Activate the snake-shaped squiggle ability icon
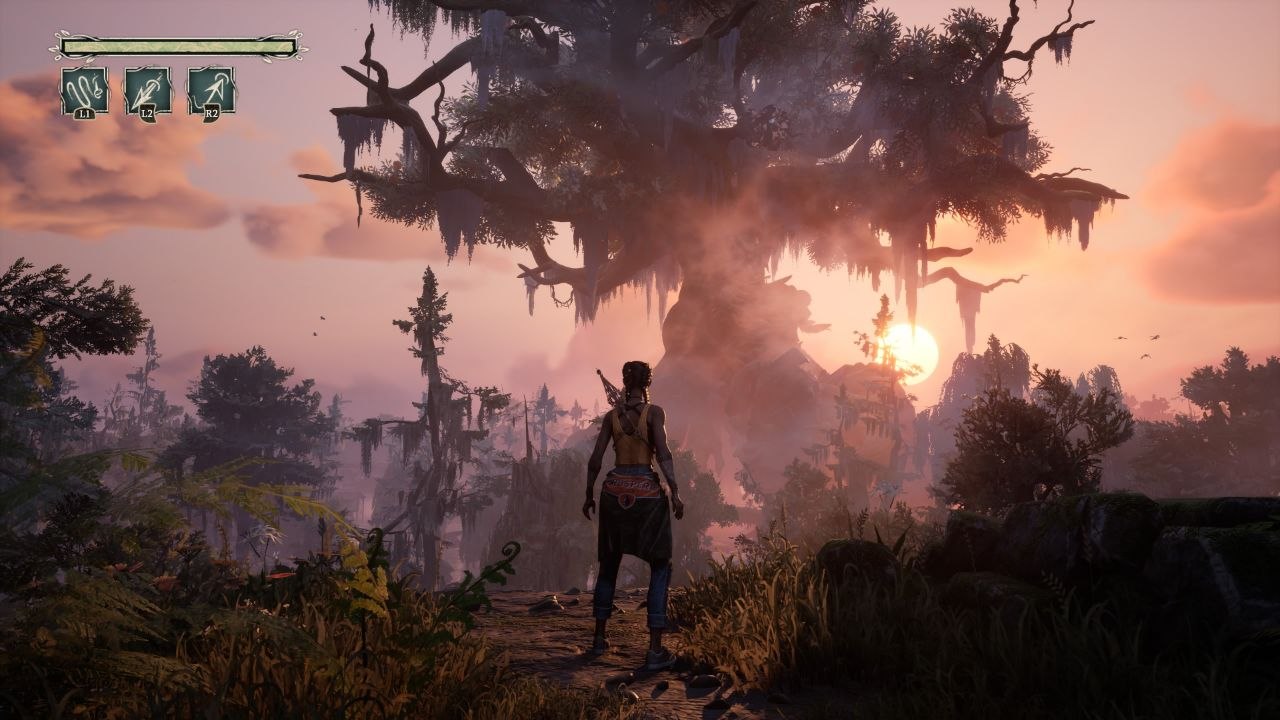The image size is (1280, 720). click(x=84, y=91)
